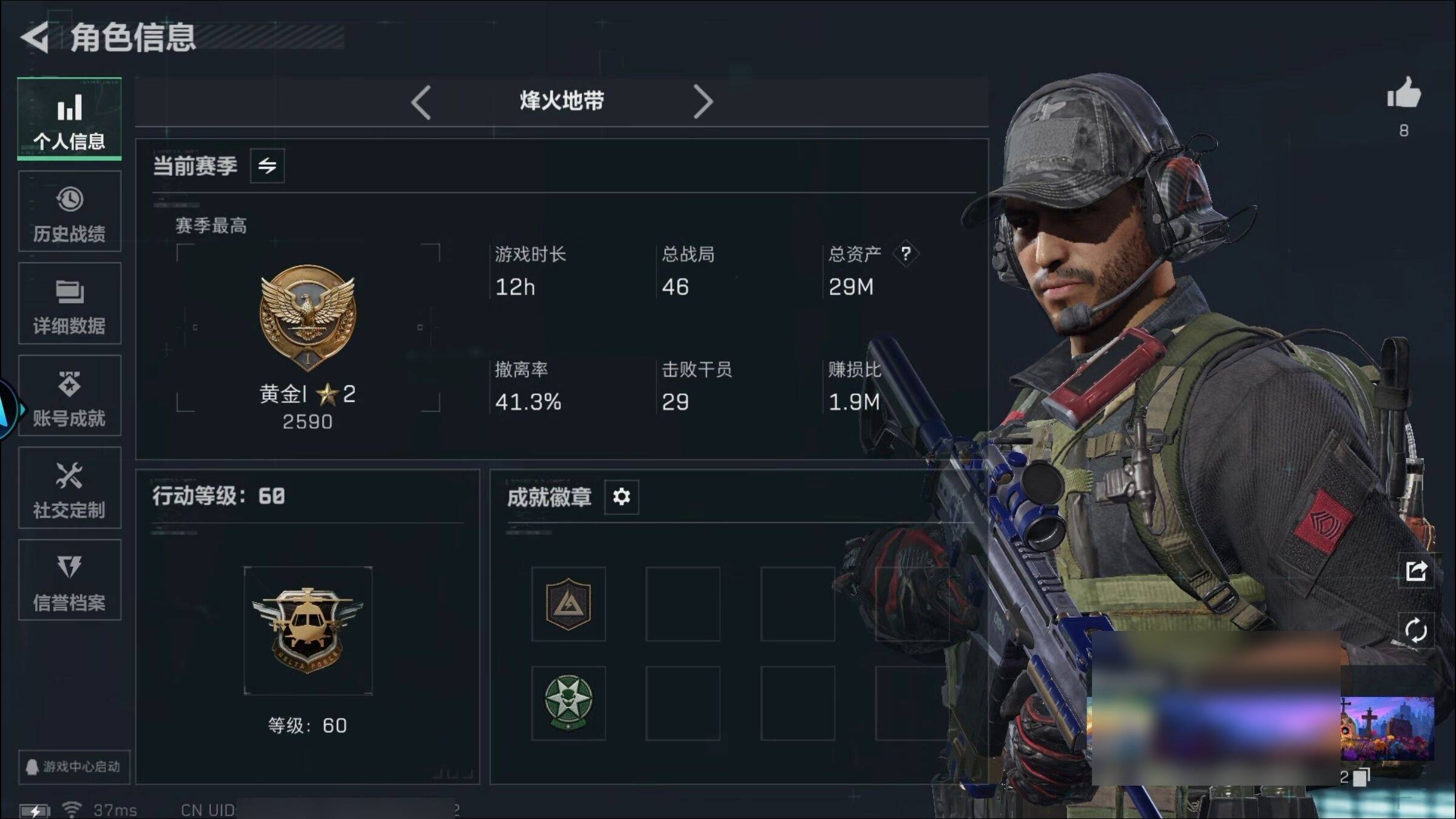This screenshot has width=1456, height=819.
Task: Switch to the 详细数据 tab
Action: [69, 304]
